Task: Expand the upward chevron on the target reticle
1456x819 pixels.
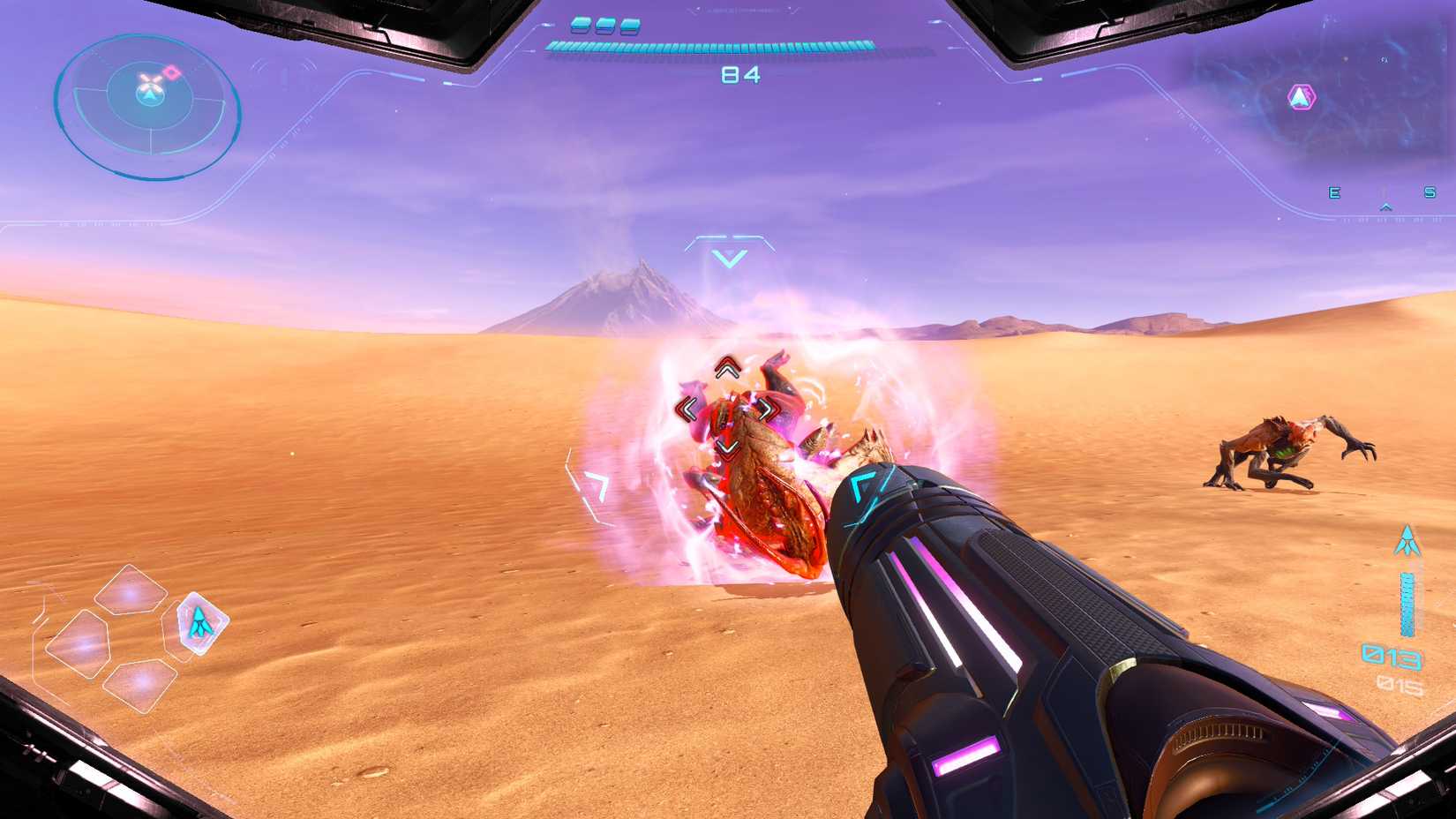Action: pos(728,369)
